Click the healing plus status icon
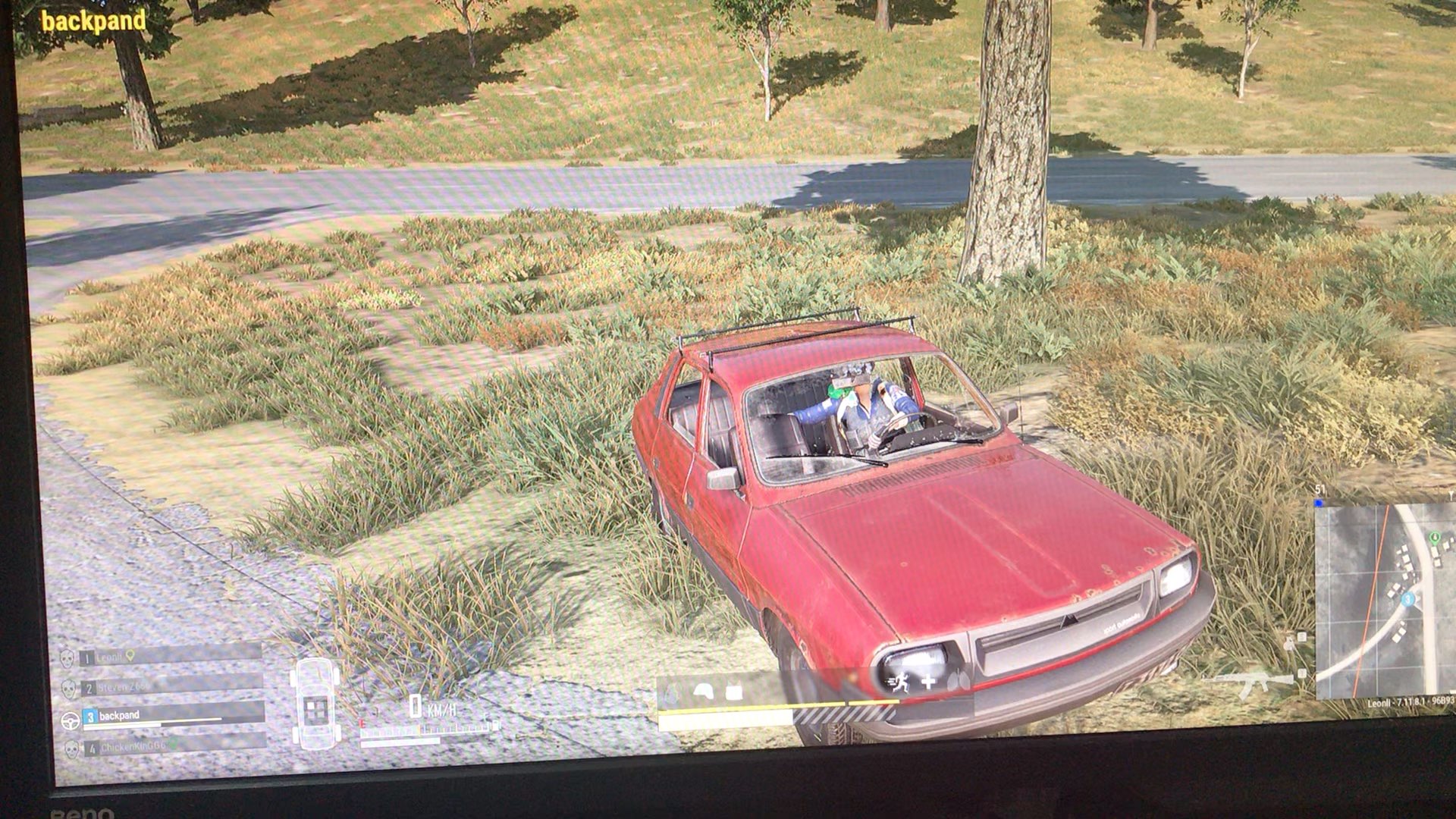 pos(927,681)
